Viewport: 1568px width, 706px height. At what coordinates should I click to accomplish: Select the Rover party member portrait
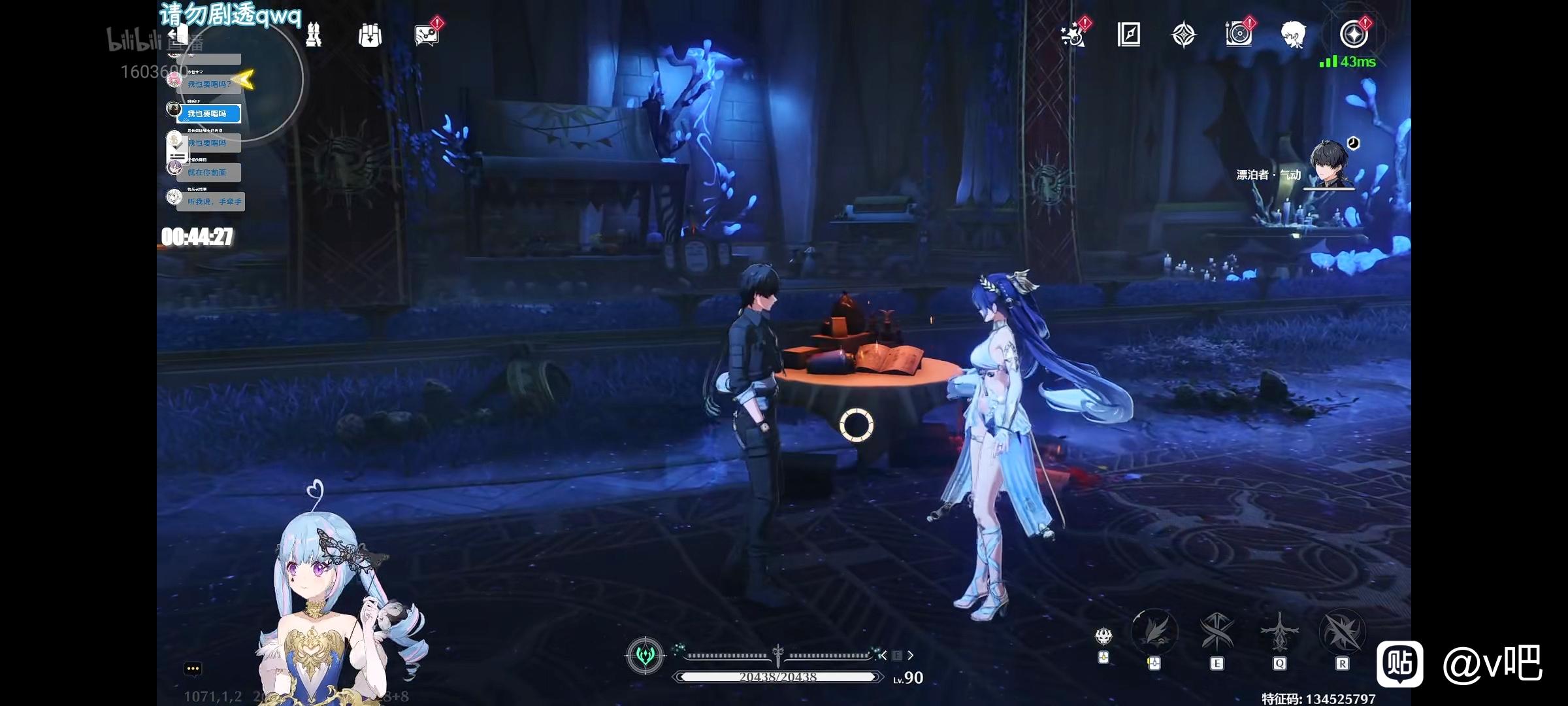tap(1330, 165)
